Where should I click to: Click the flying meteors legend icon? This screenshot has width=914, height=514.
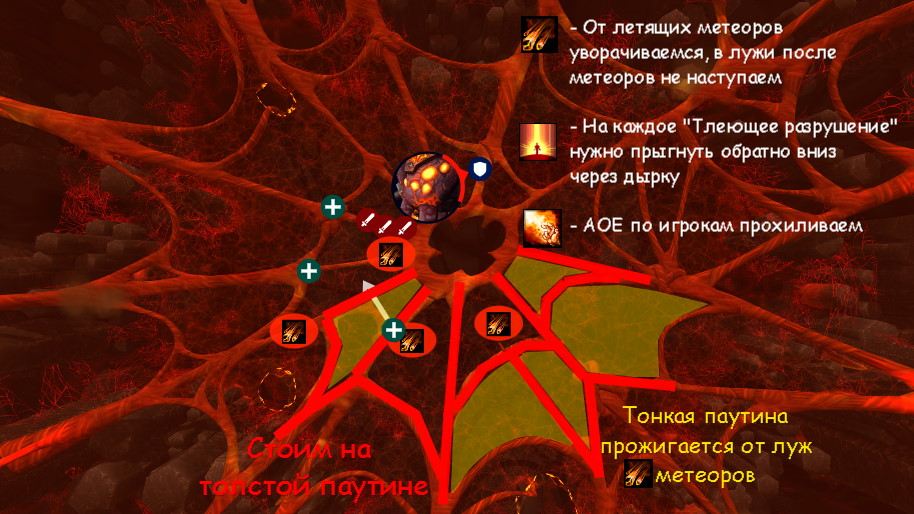[539, 35]
